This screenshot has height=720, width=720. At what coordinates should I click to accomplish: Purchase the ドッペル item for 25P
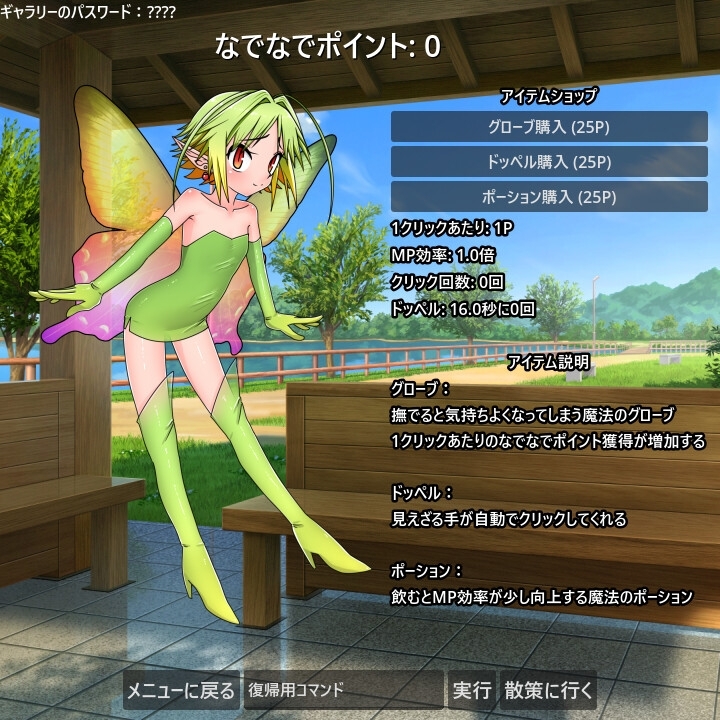pyautogui.click(x=549, y=162)
